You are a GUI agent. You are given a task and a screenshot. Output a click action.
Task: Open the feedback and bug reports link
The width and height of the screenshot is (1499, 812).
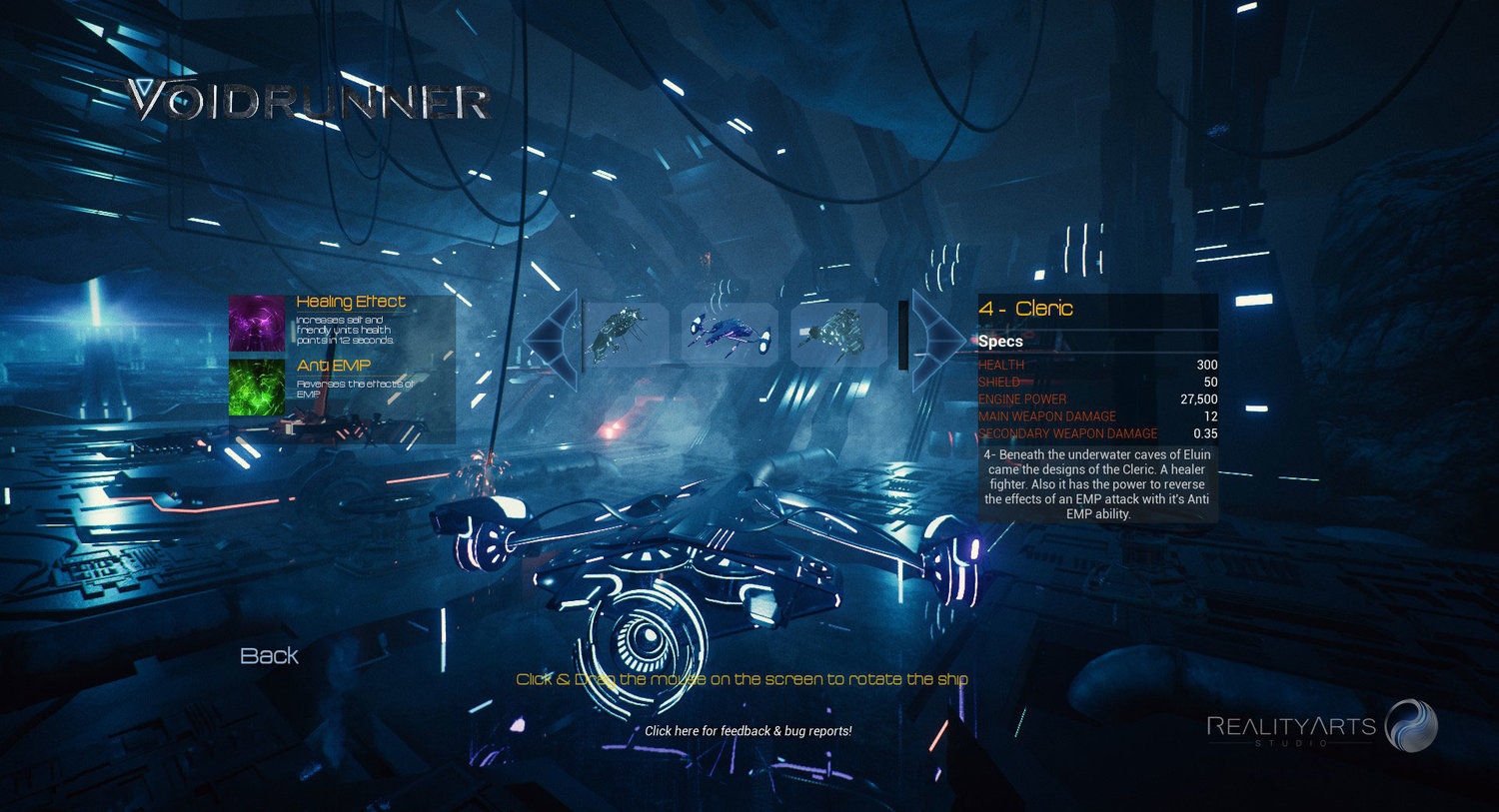pos(748,731)
